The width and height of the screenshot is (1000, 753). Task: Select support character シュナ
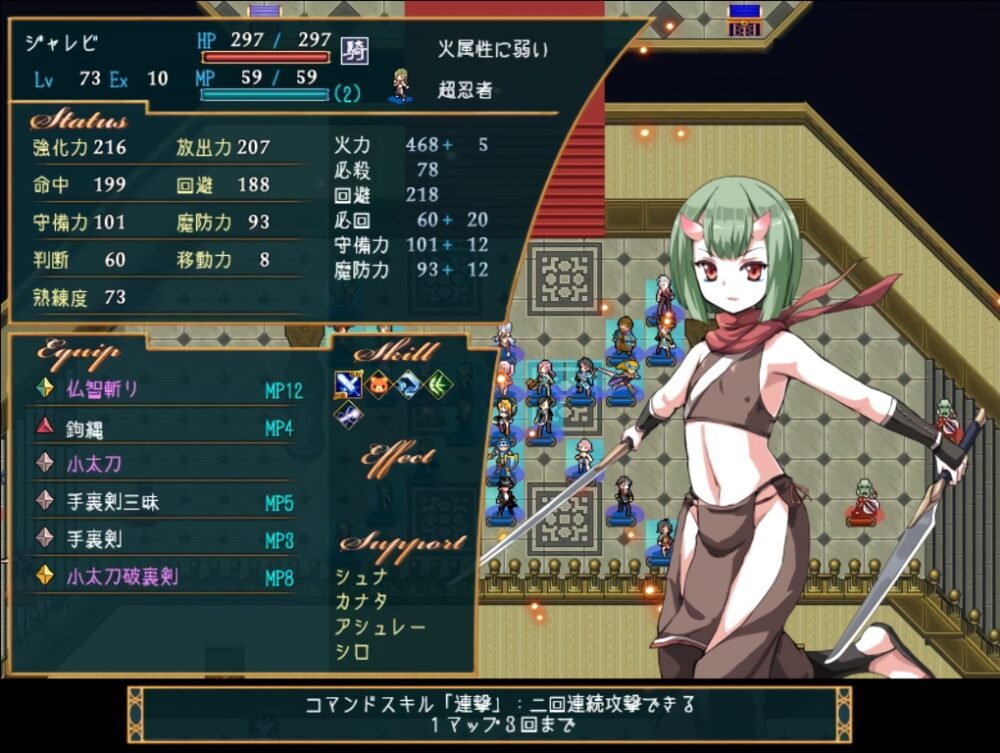coord(362,576)
